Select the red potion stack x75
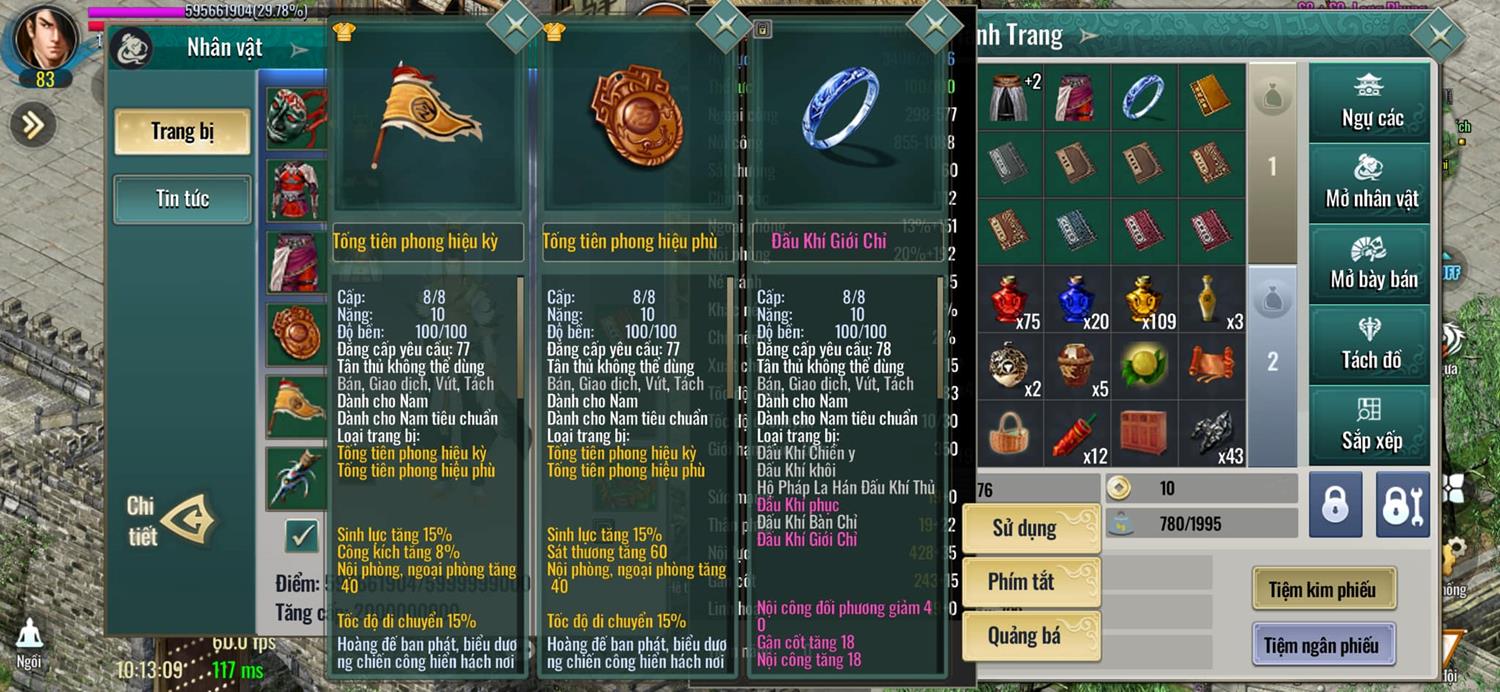1500x692 pixels. pos(1011,299)
